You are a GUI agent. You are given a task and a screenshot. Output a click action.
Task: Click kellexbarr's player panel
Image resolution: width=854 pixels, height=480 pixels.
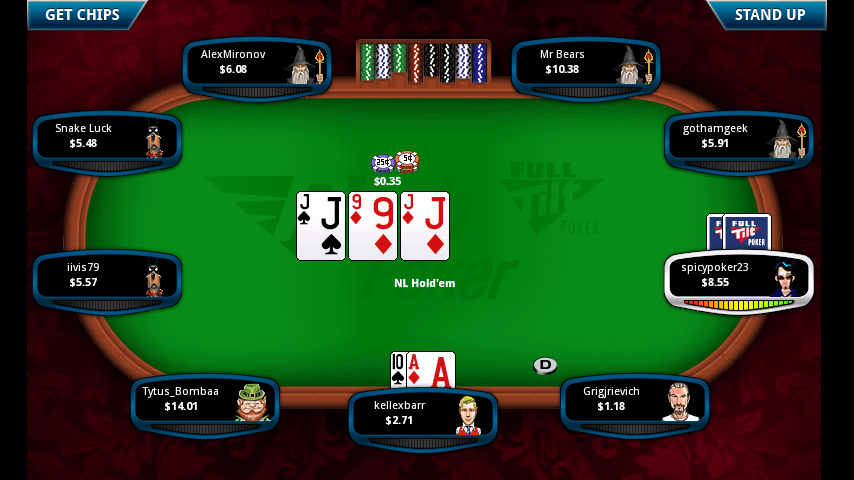point(422,415)
